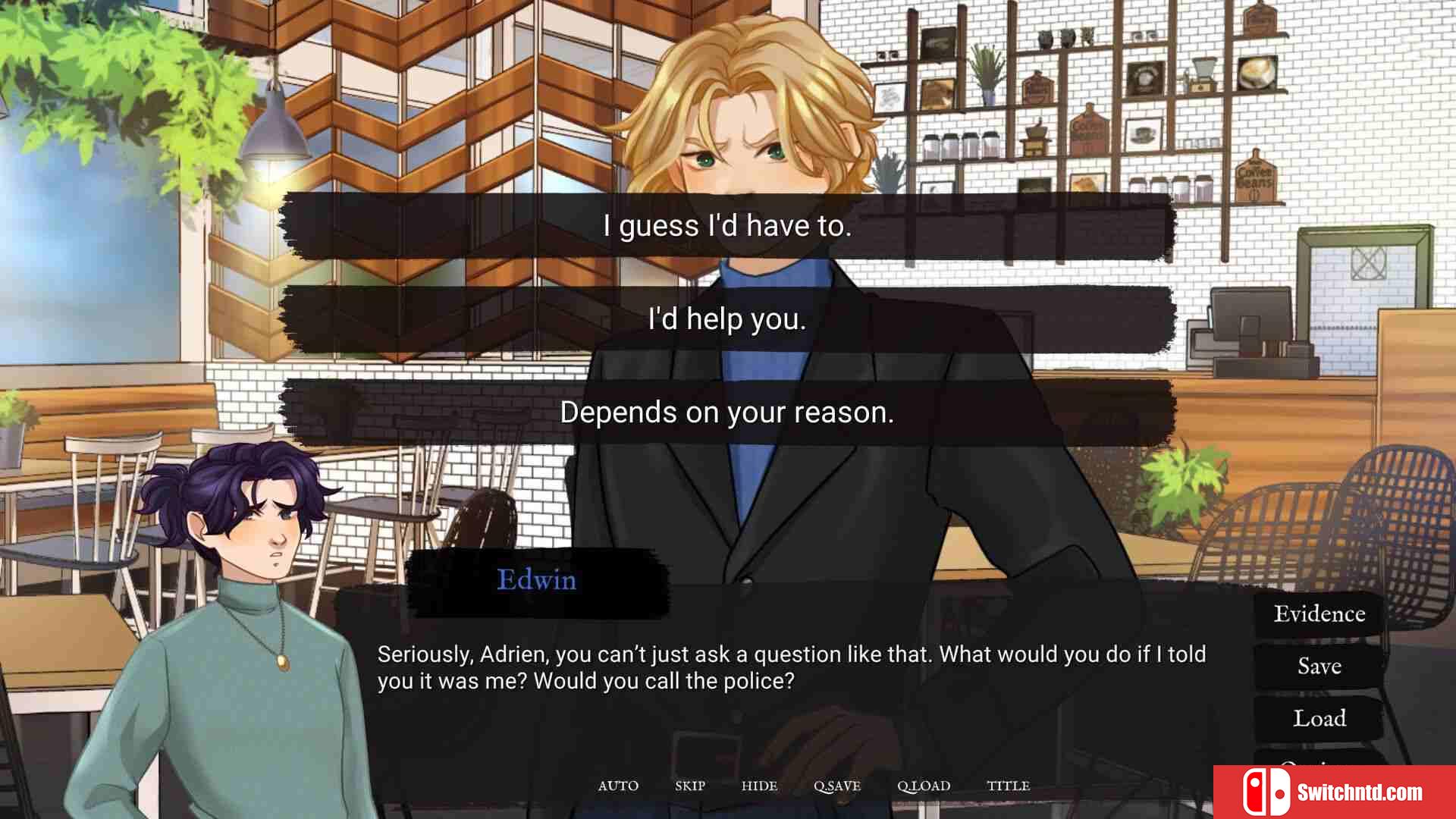The width and height of the screenshot is (1456, 819).
Task: Return to the TITLE screen
Action: 1008,786
